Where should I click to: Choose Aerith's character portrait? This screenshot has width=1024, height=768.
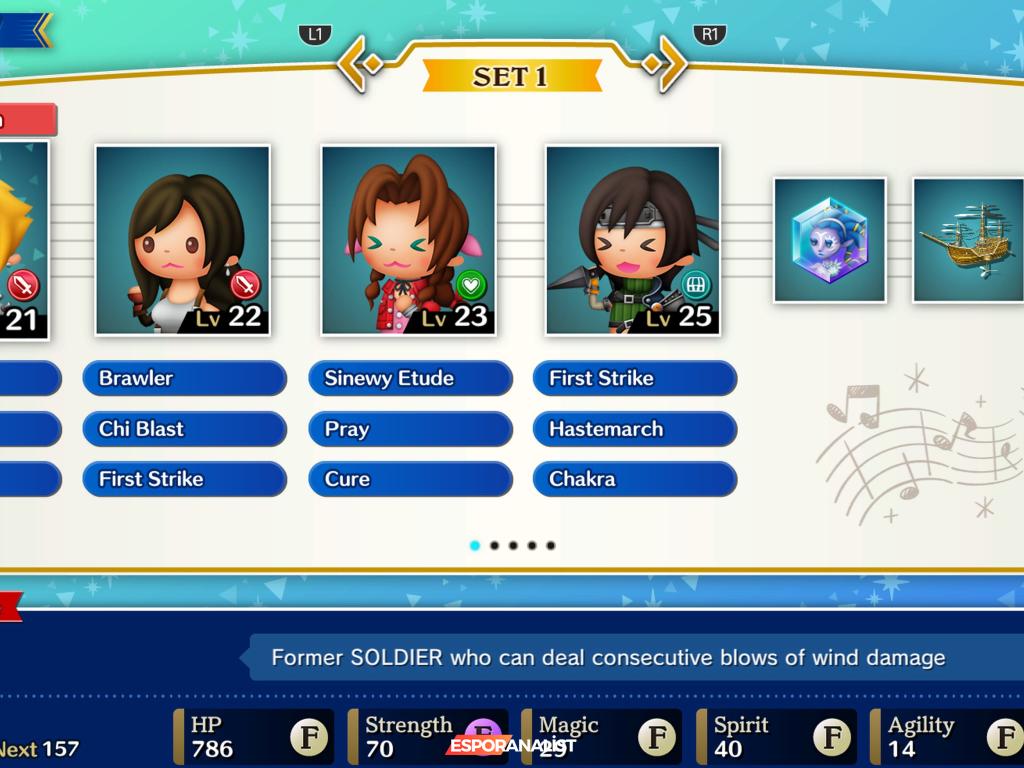click(x=408, y=240)
